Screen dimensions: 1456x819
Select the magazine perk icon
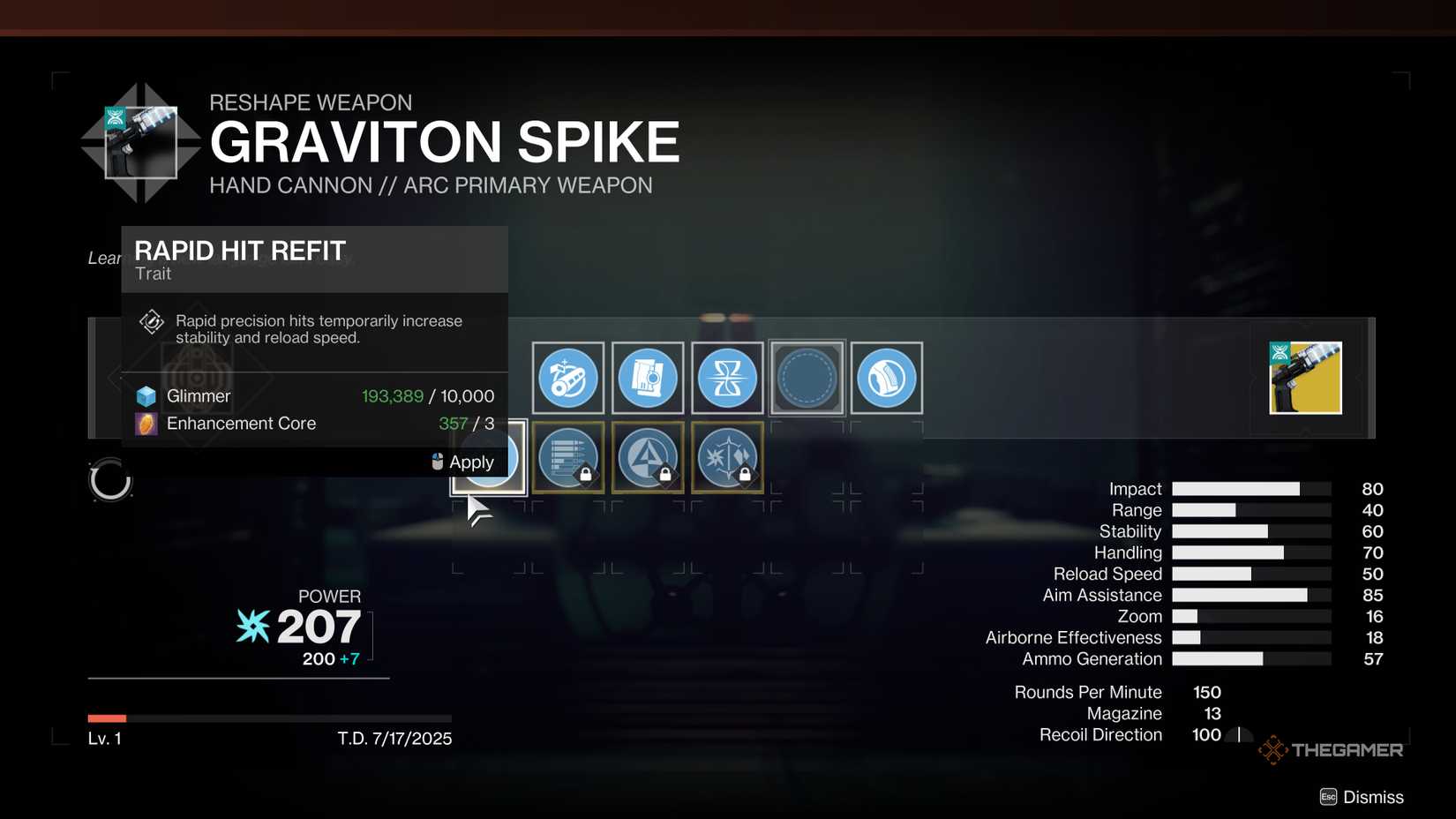[x=648, y=378]
